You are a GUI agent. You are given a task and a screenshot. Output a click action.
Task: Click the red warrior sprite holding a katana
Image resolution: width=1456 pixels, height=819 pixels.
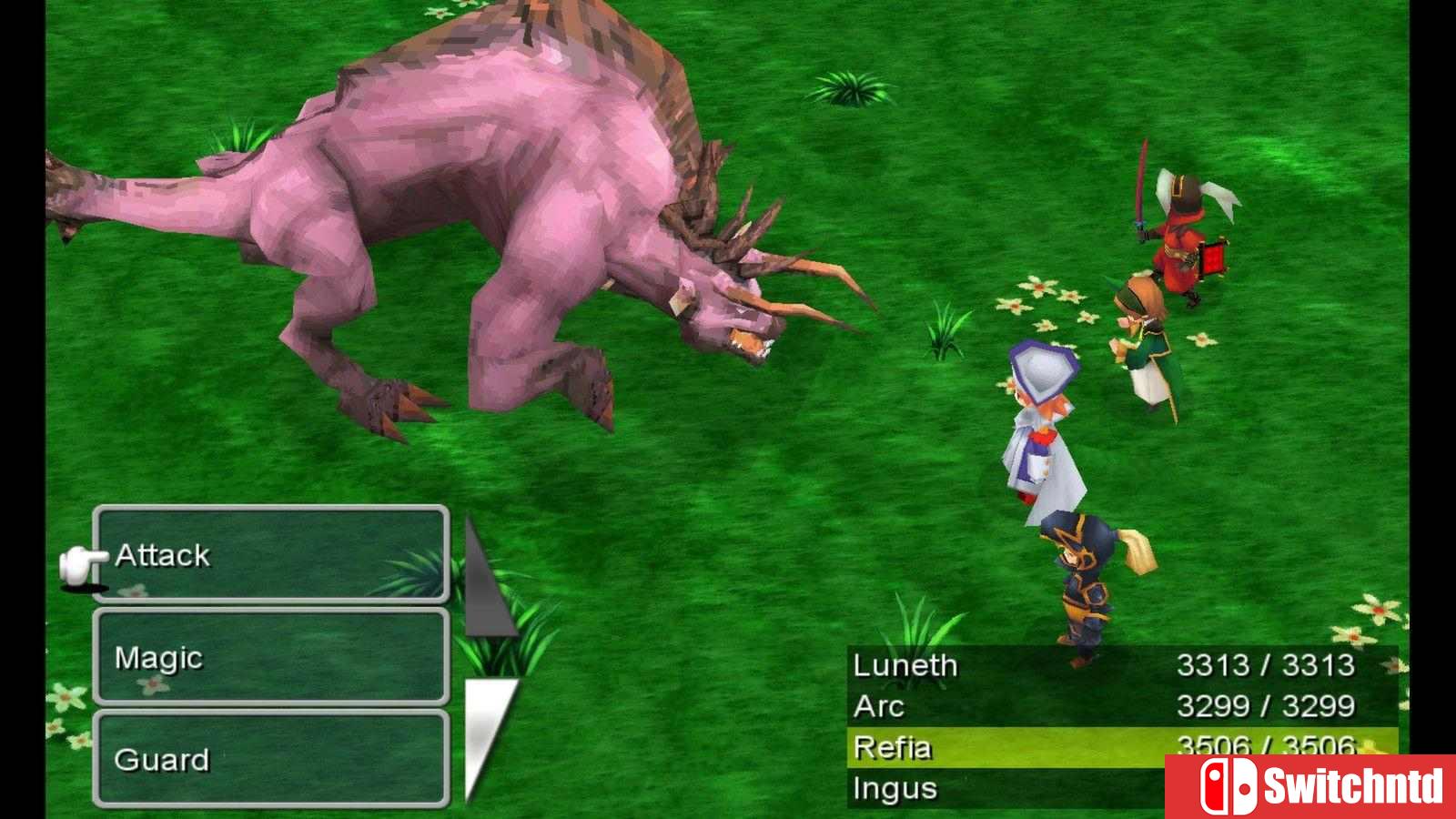pos(1178,227)
